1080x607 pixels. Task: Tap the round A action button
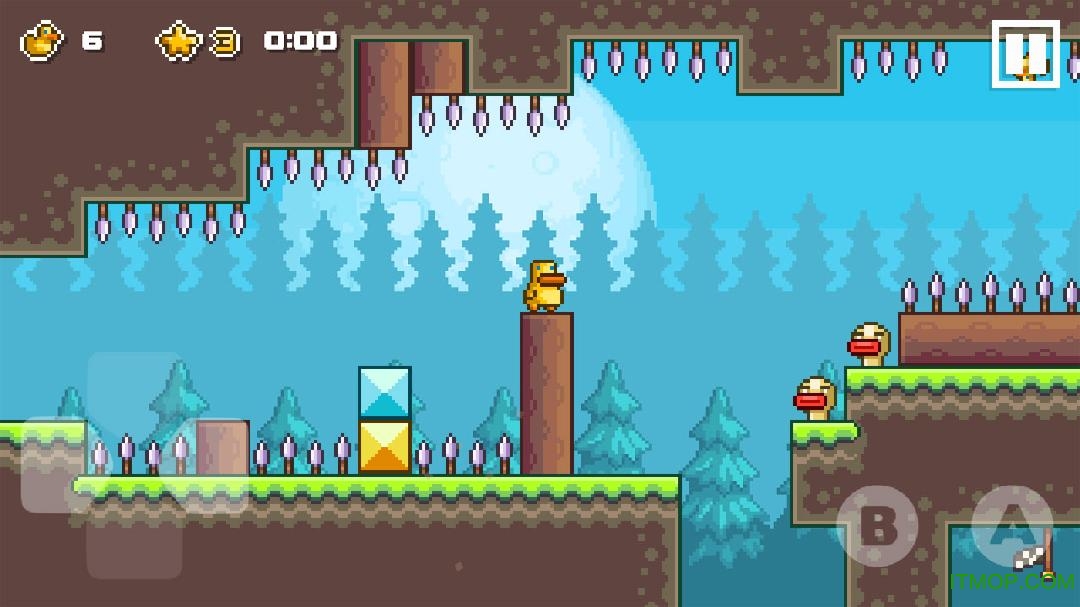(x=1011, y=526)
